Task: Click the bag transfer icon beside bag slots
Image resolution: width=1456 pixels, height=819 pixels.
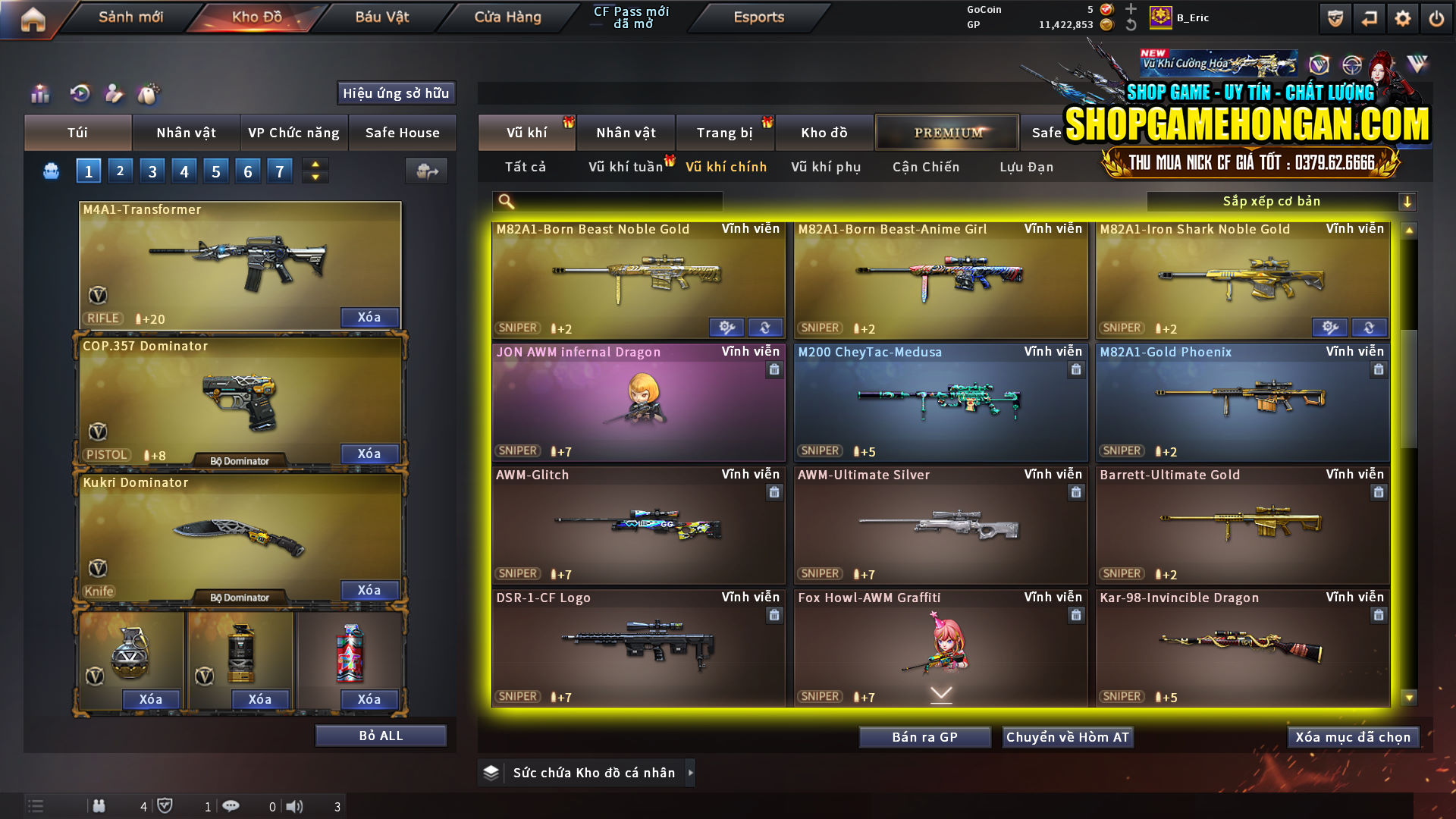Action: (x=425, y=171)
